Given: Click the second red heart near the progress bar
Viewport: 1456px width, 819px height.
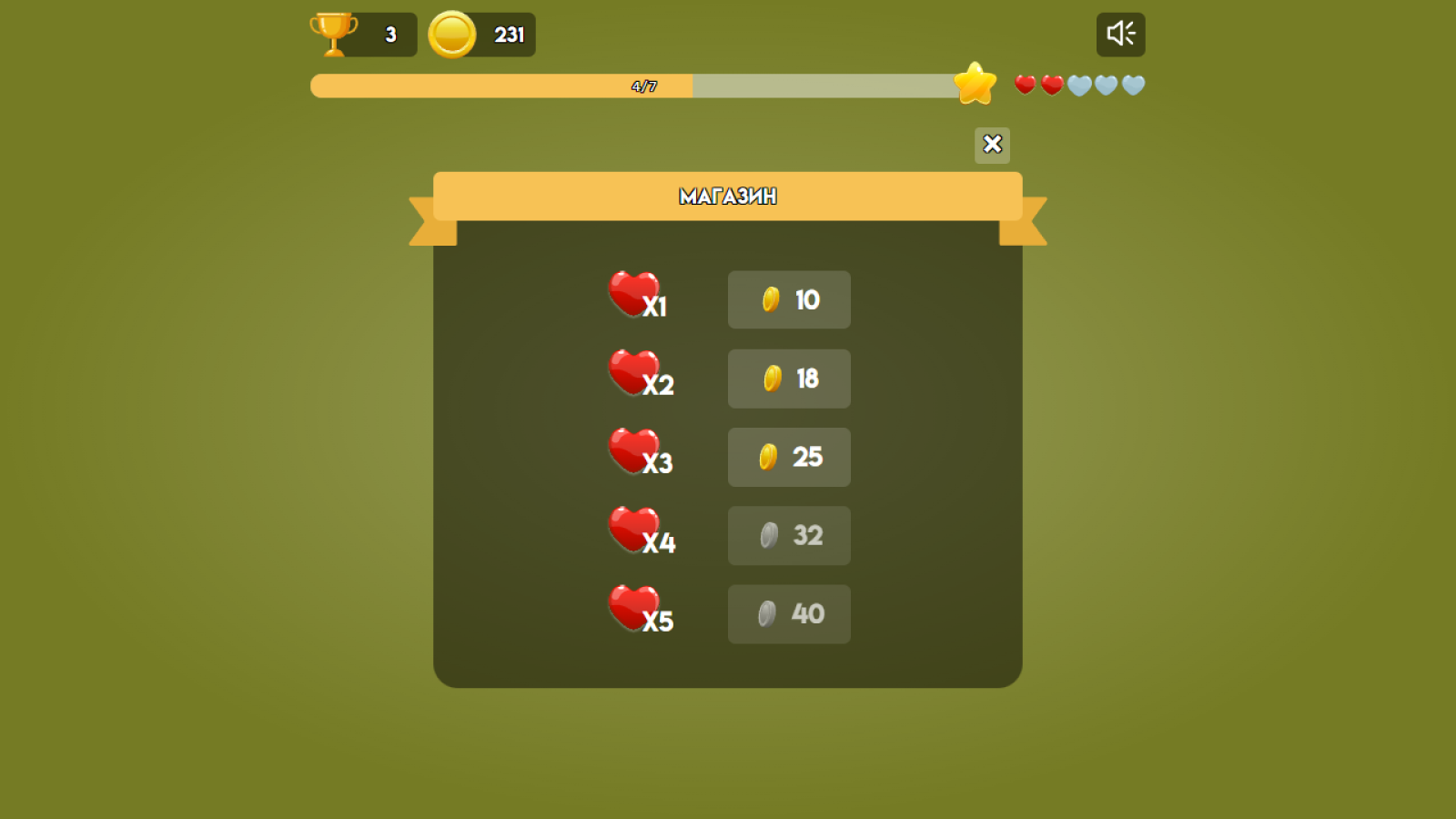Looking at the screenshot, I should point(1050,85).
